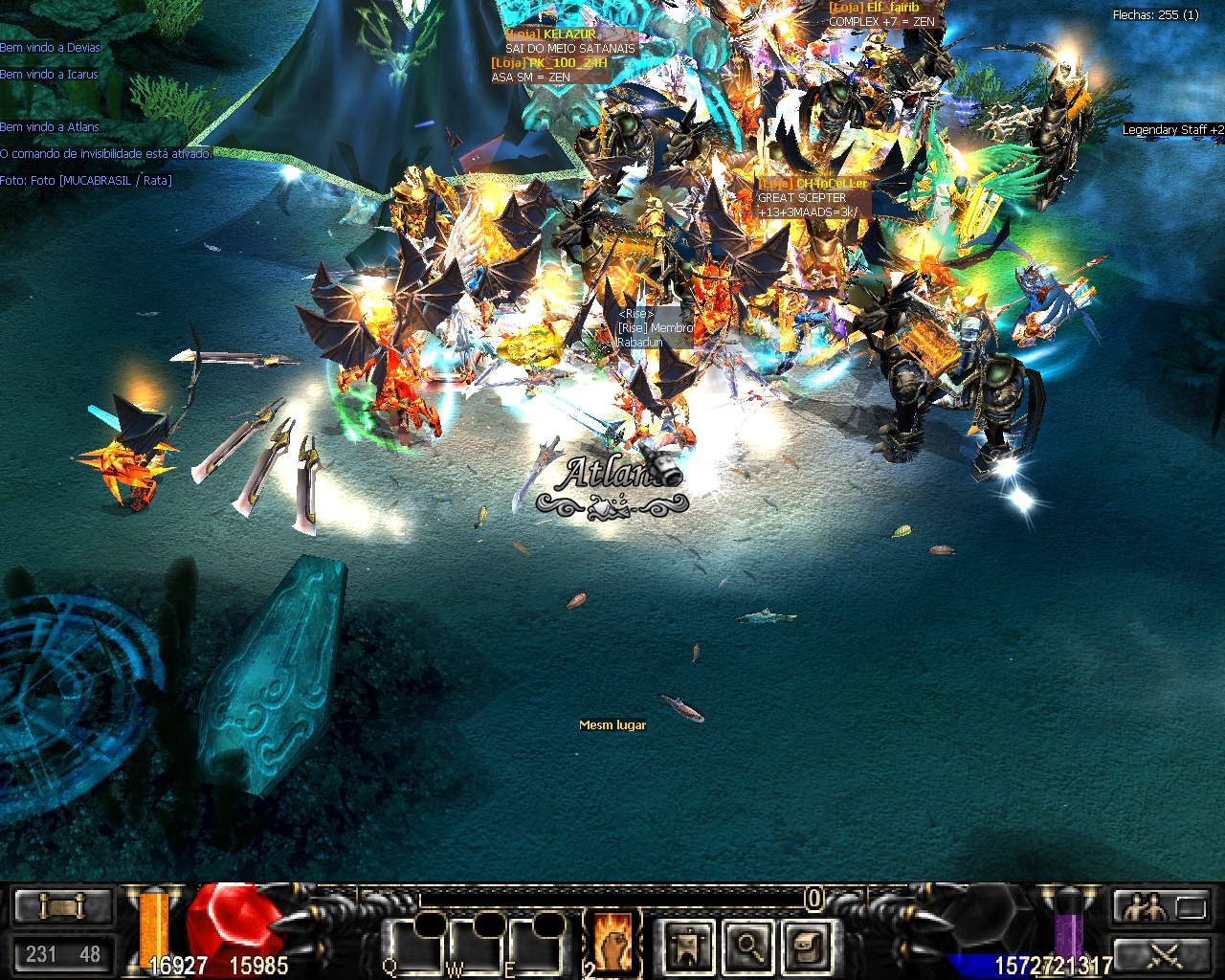The image size is (1225, 980).
Task: Open KELAZUR's personal shop sign
Action: click(570, 41)
